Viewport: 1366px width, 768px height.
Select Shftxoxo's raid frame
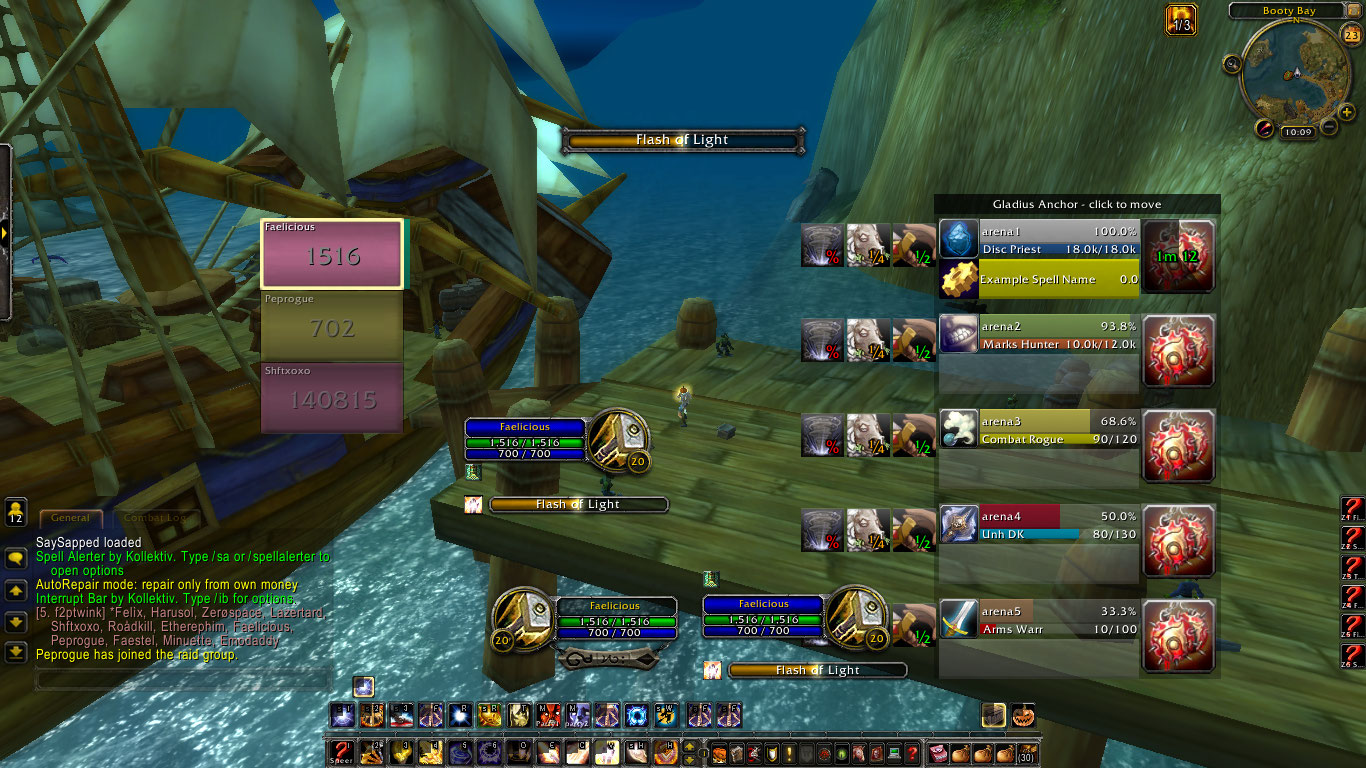[x=332, y=398]
